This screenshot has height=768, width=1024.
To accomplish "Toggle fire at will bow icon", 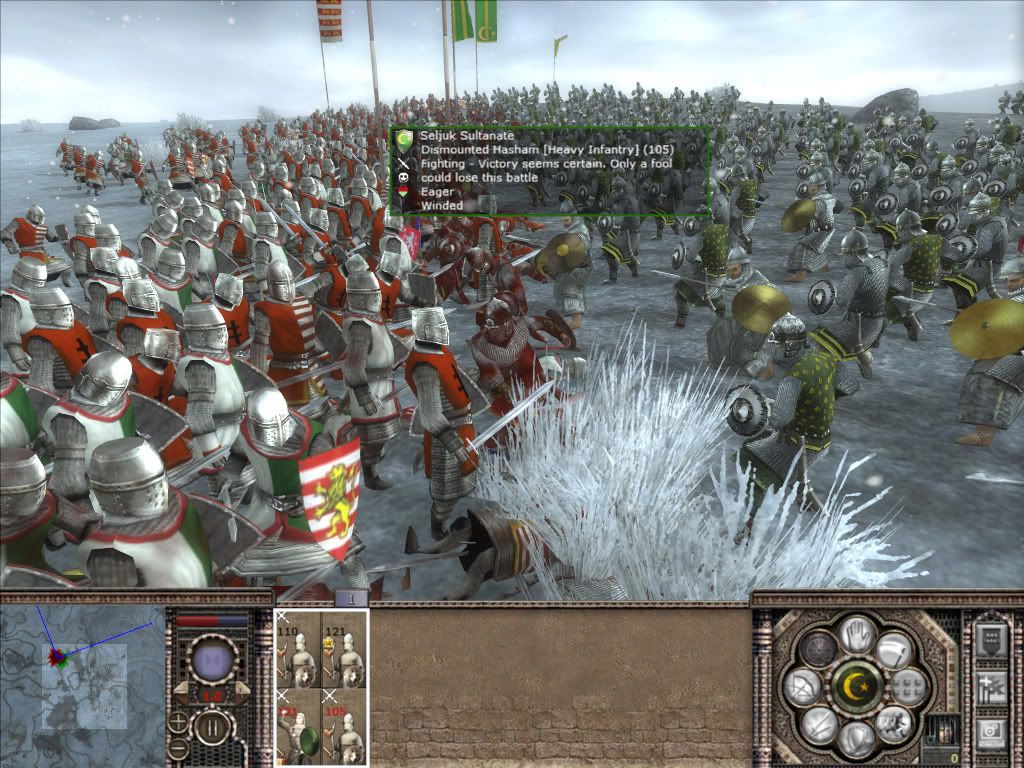I will pyautogui.click(x=805, y=687).
